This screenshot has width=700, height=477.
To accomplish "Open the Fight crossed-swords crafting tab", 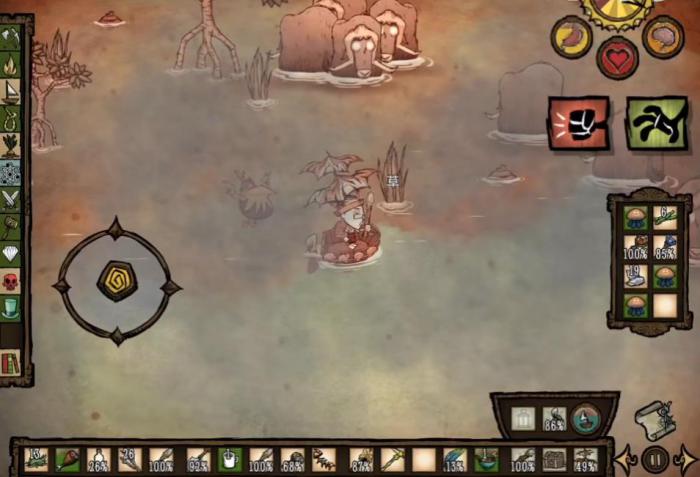I will coord(11,200).
